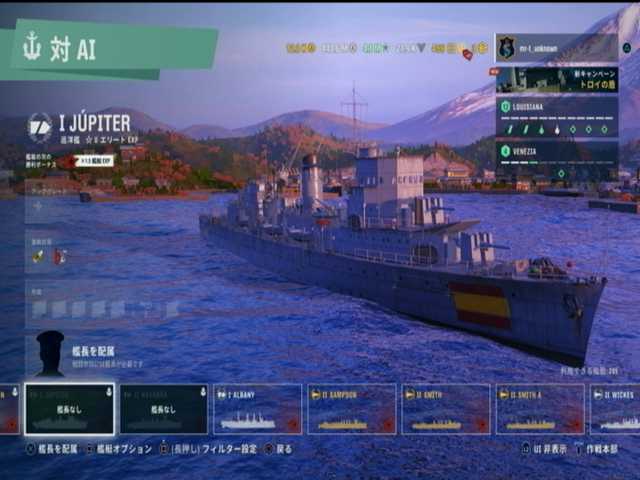Open the Venezia progress panel
This screenshot has height=480, width=640.
556,158
